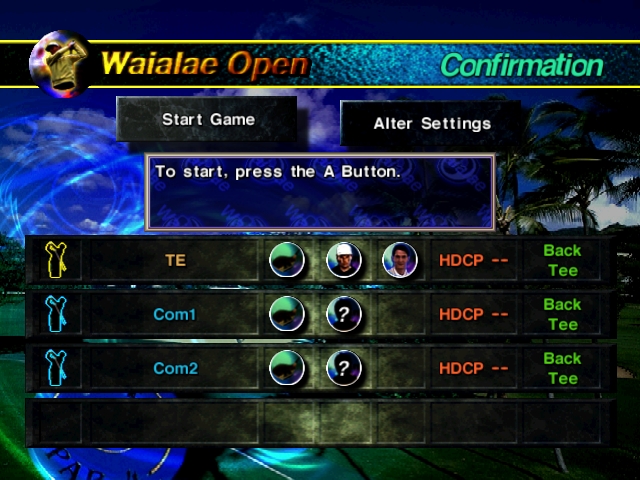This screenshot has height=480, width=640.
Task: Select TE's white-cap golfer portrait
Action: 343,261
